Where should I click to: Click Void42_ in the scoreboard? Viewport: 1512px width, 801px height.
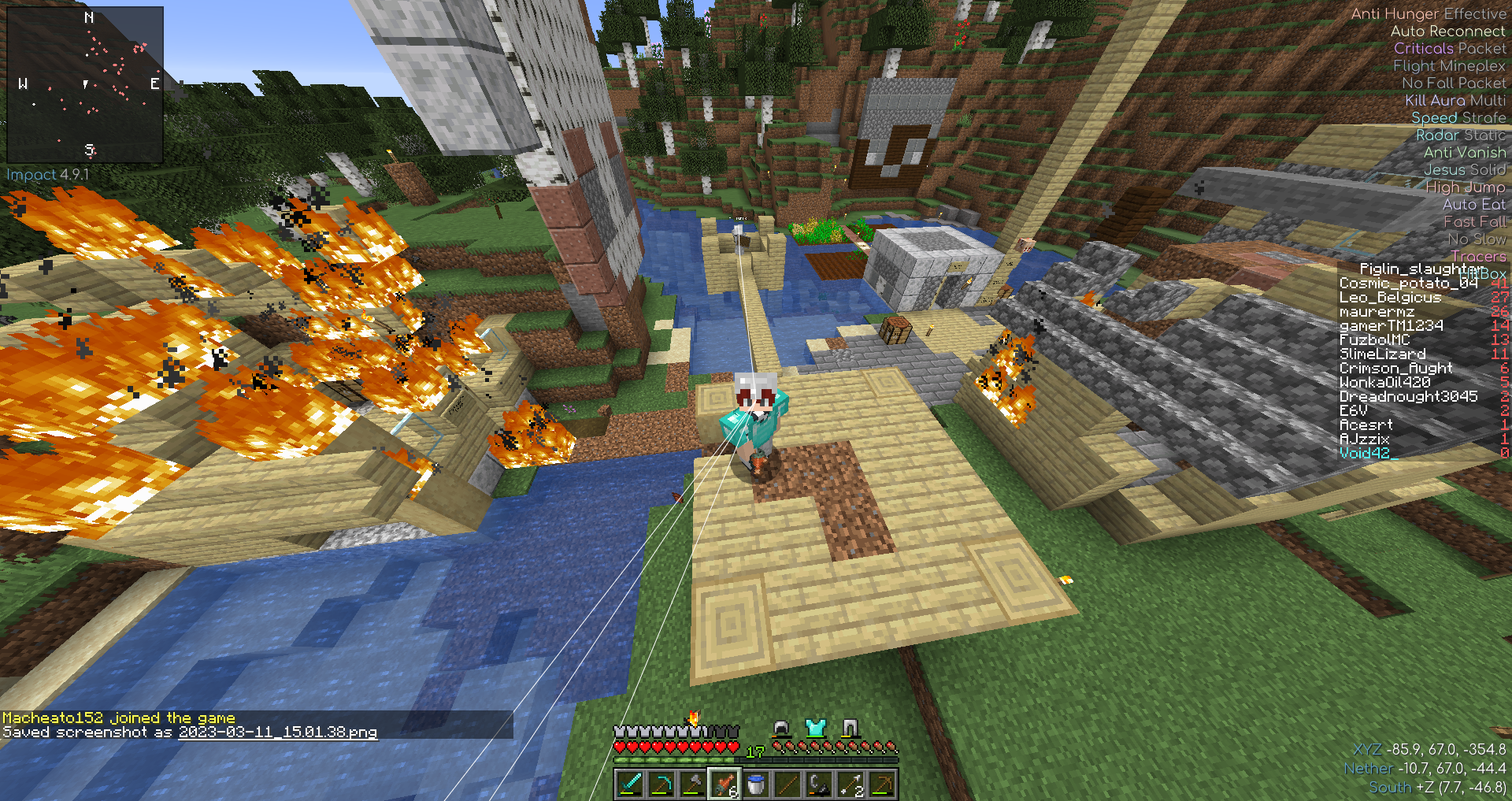pos(1369,454)
